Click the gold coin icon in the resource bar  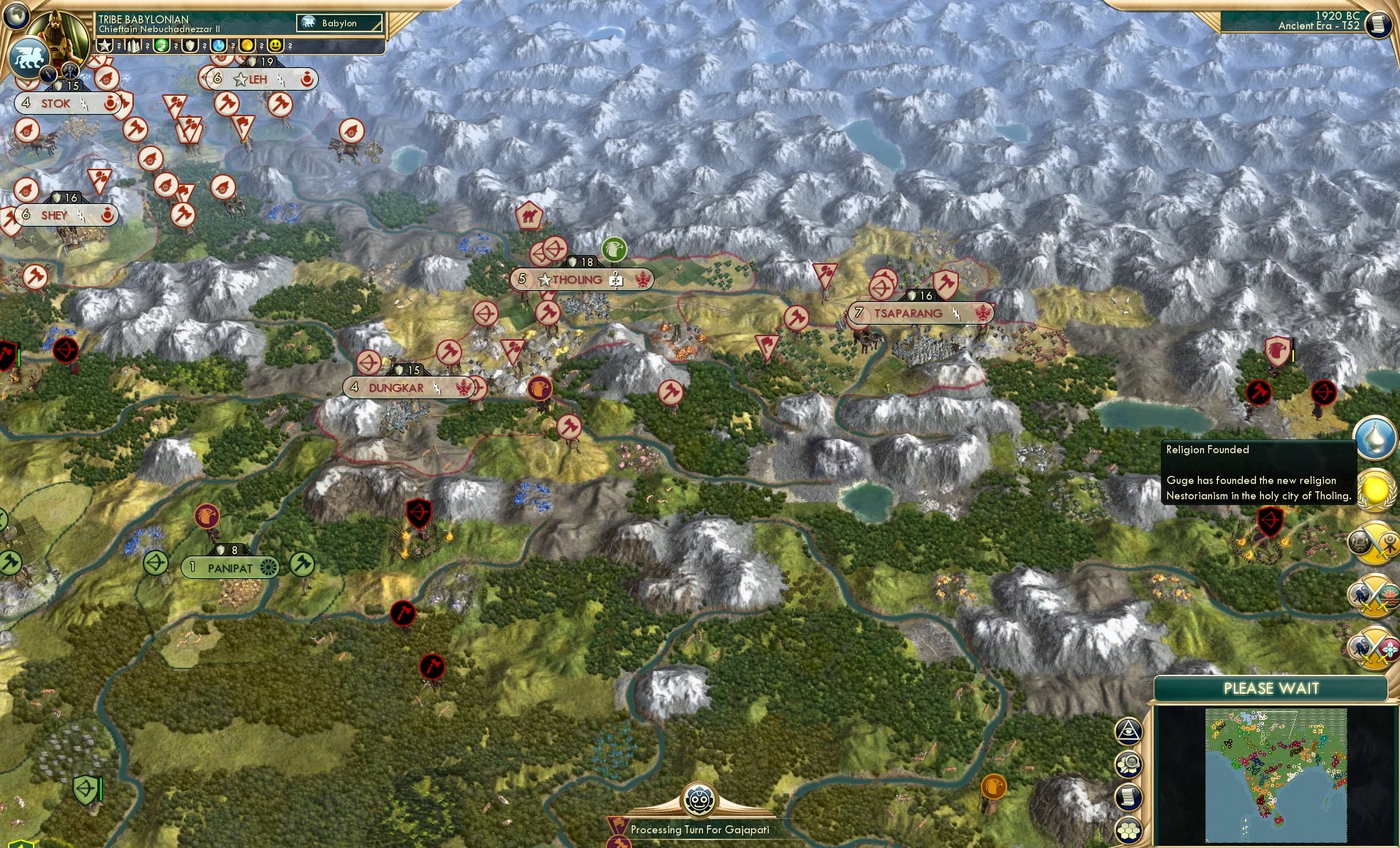(x=248, y=45)
